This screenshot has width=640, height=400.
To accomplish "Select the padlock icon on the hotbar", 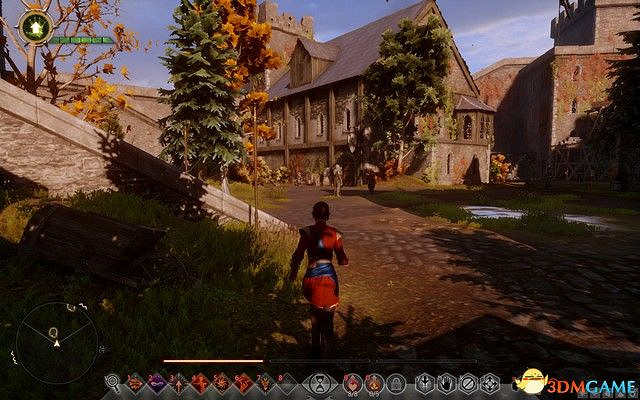I will click(396, 382).
